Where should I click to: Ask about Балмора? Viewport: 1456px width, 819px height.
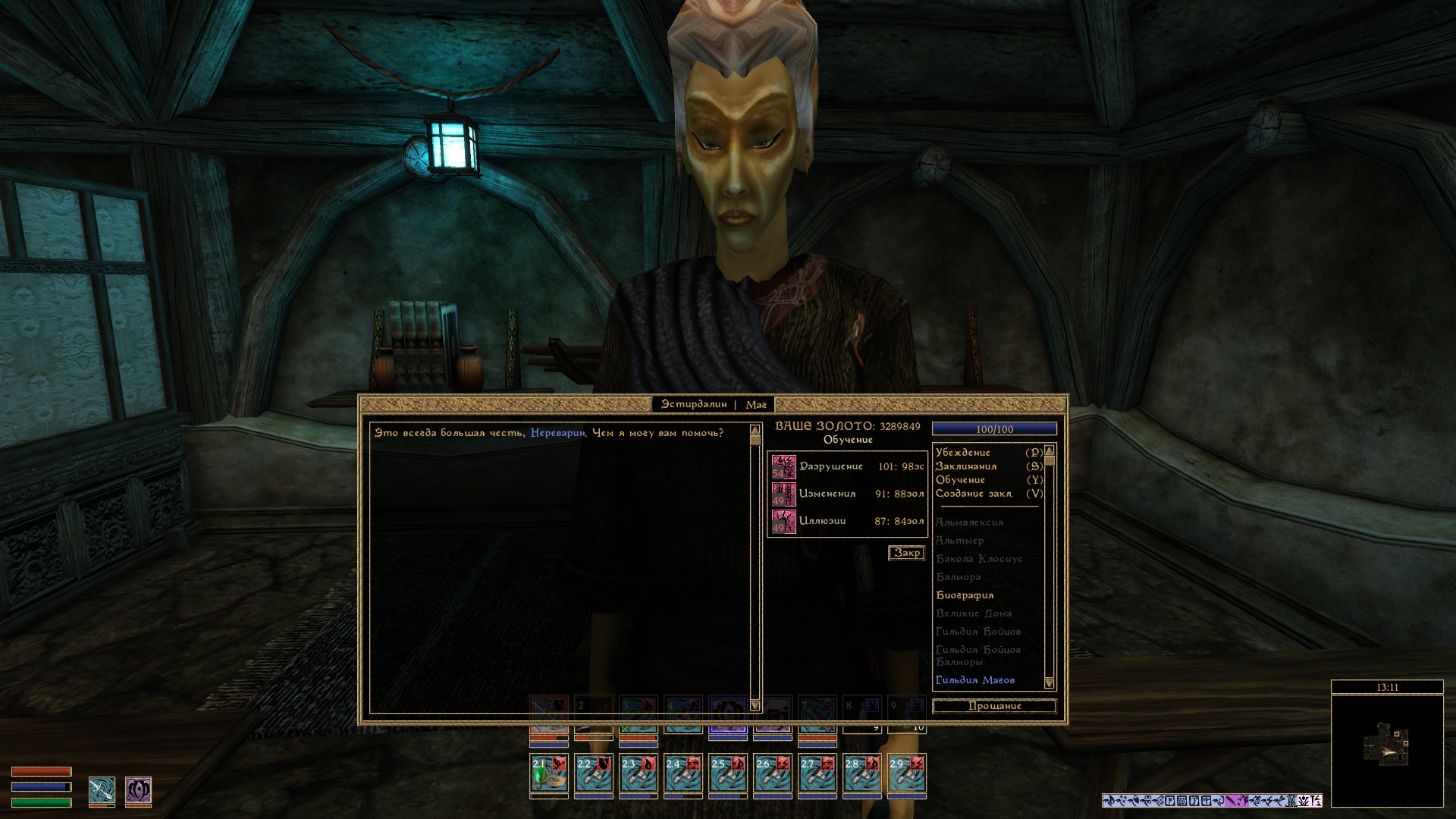(959, 577)
